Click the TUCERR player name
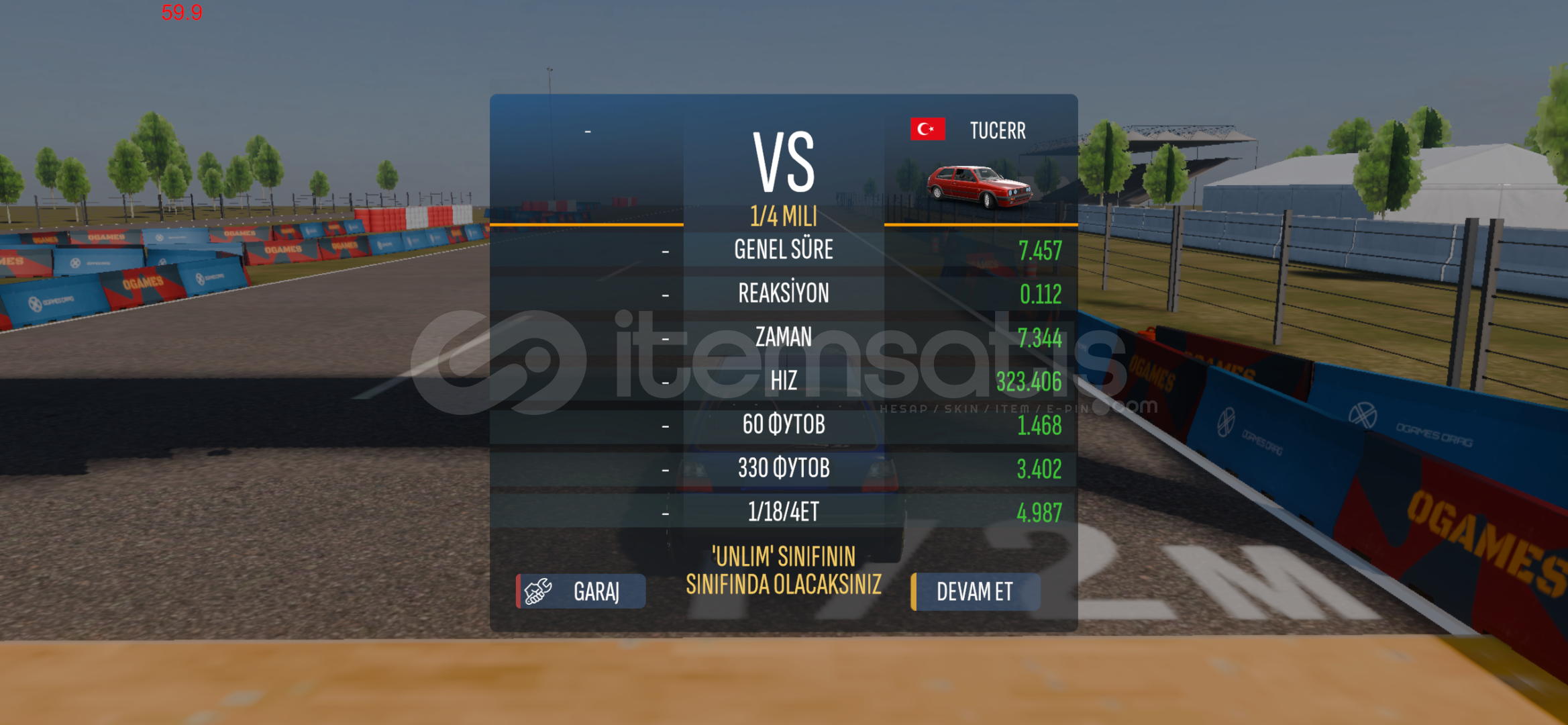The image size is (1568, 725). (998, 130)
